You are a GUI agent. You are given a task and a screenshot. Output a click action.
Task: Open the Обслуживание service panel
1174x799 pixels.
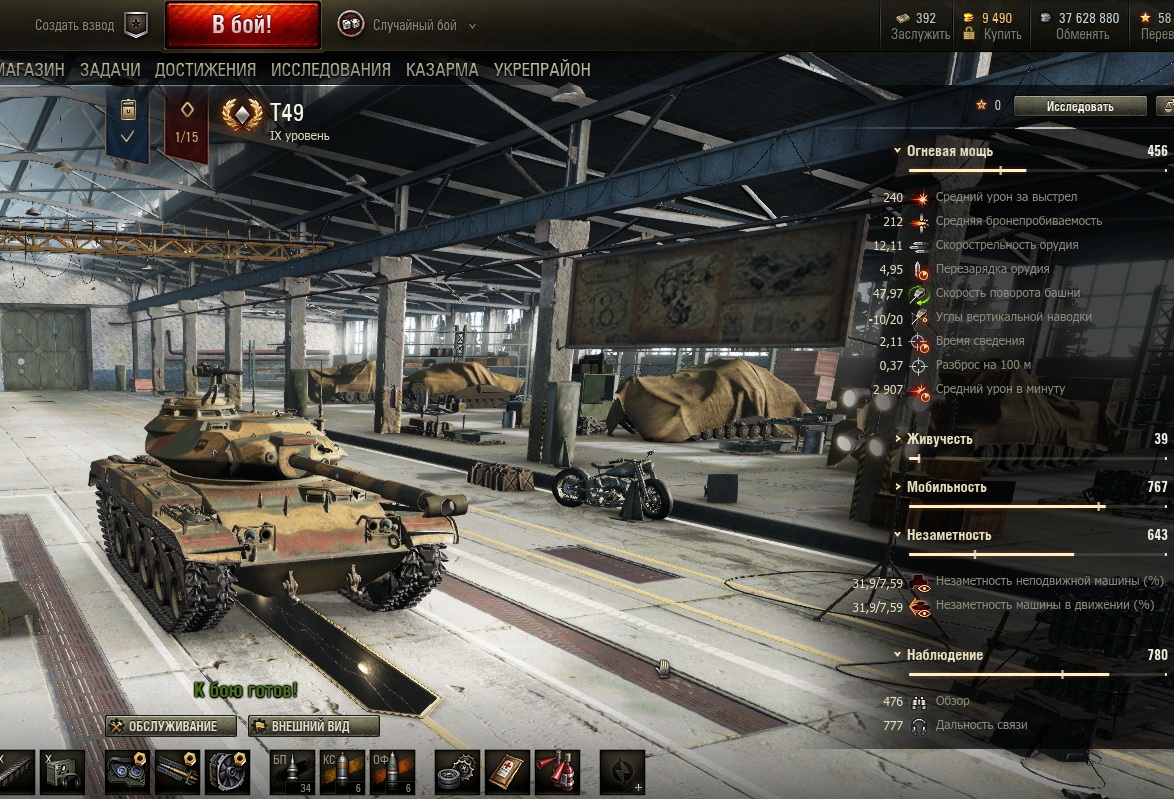tap(171, 726)
